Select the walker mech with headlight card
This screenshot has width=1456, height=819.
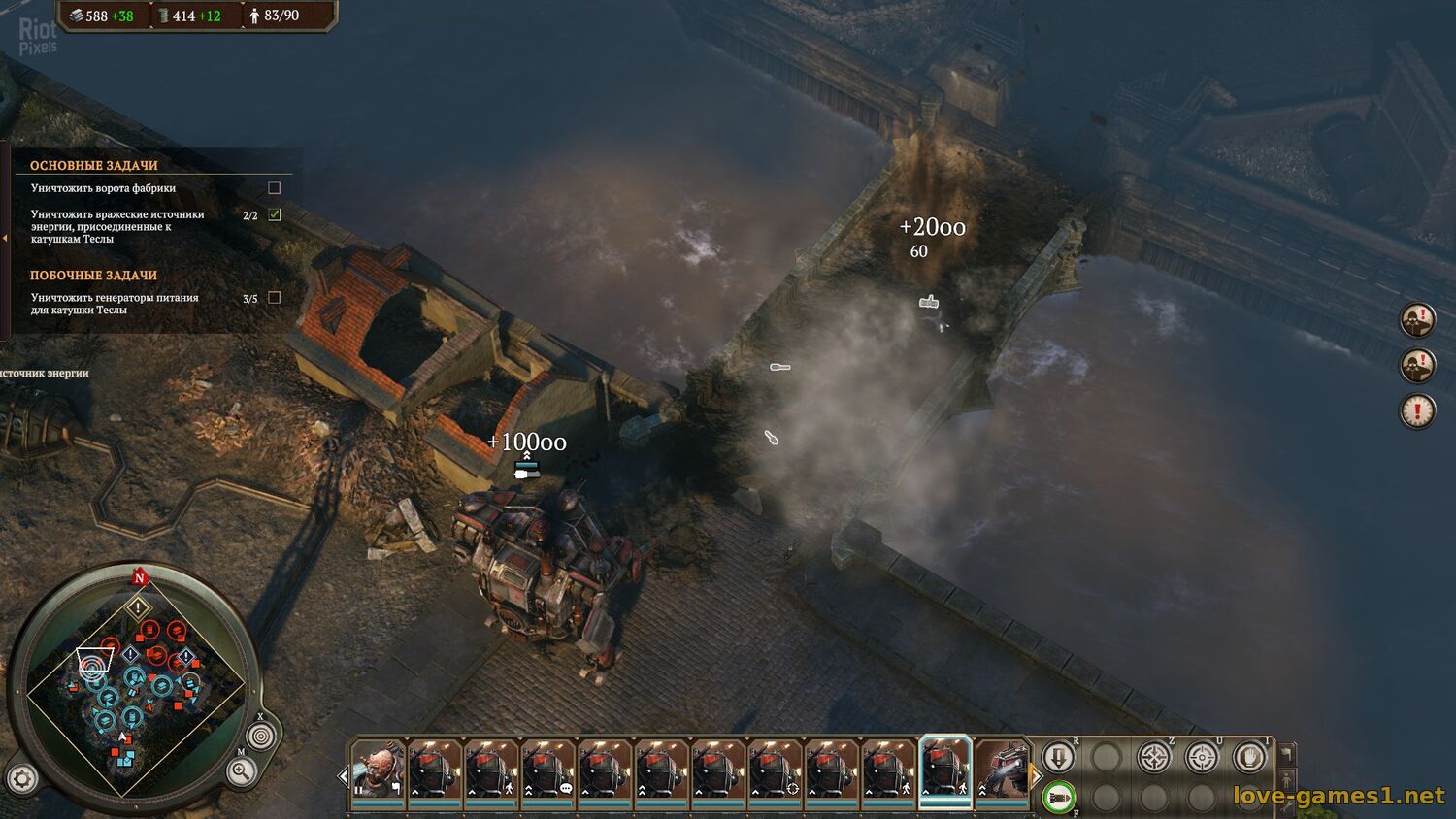coord(1002,770)
